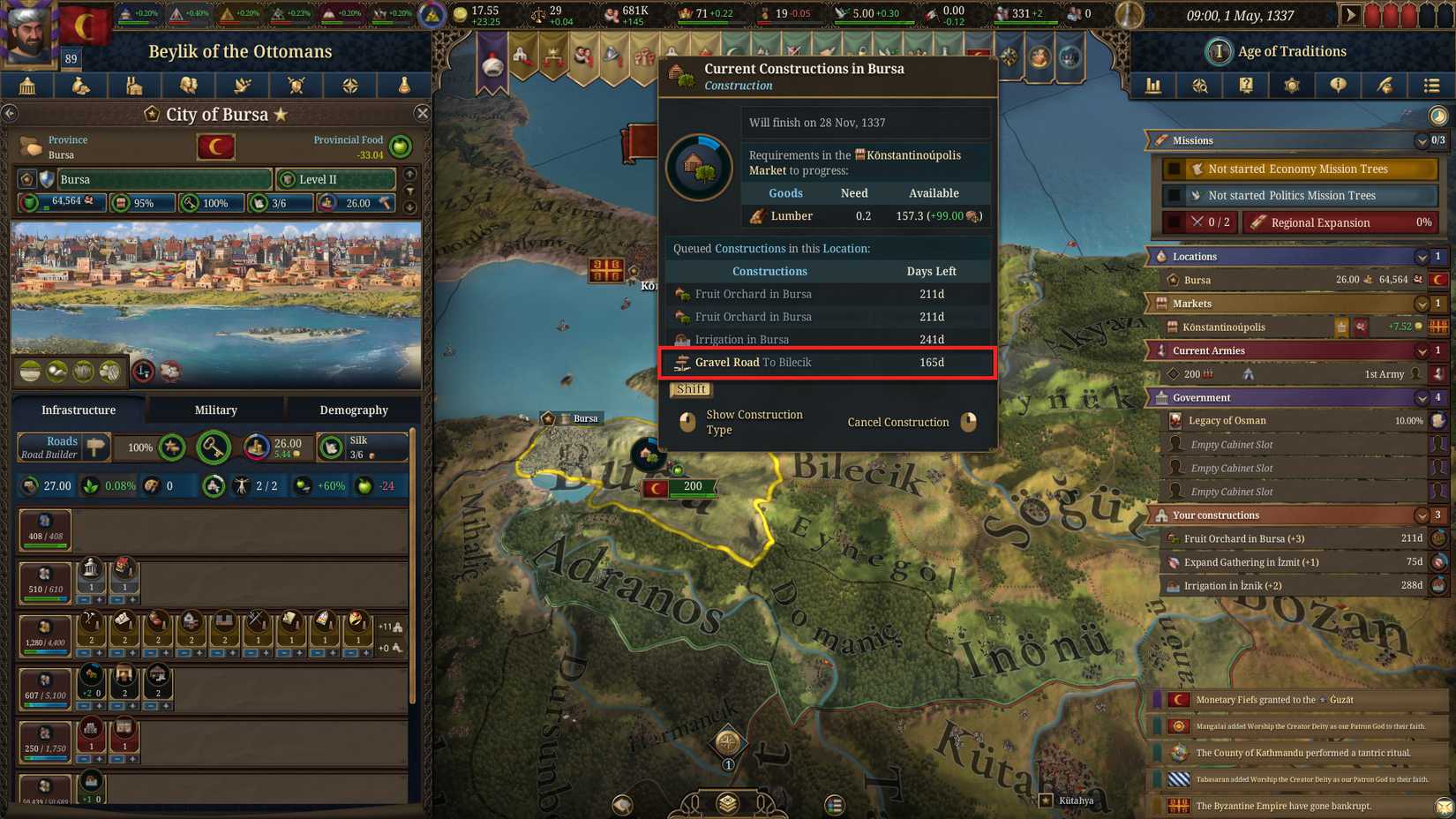Switch to the Military tab
This screenshot has width=1456, height=819.
pyautogui.click(x=214, y=409)
